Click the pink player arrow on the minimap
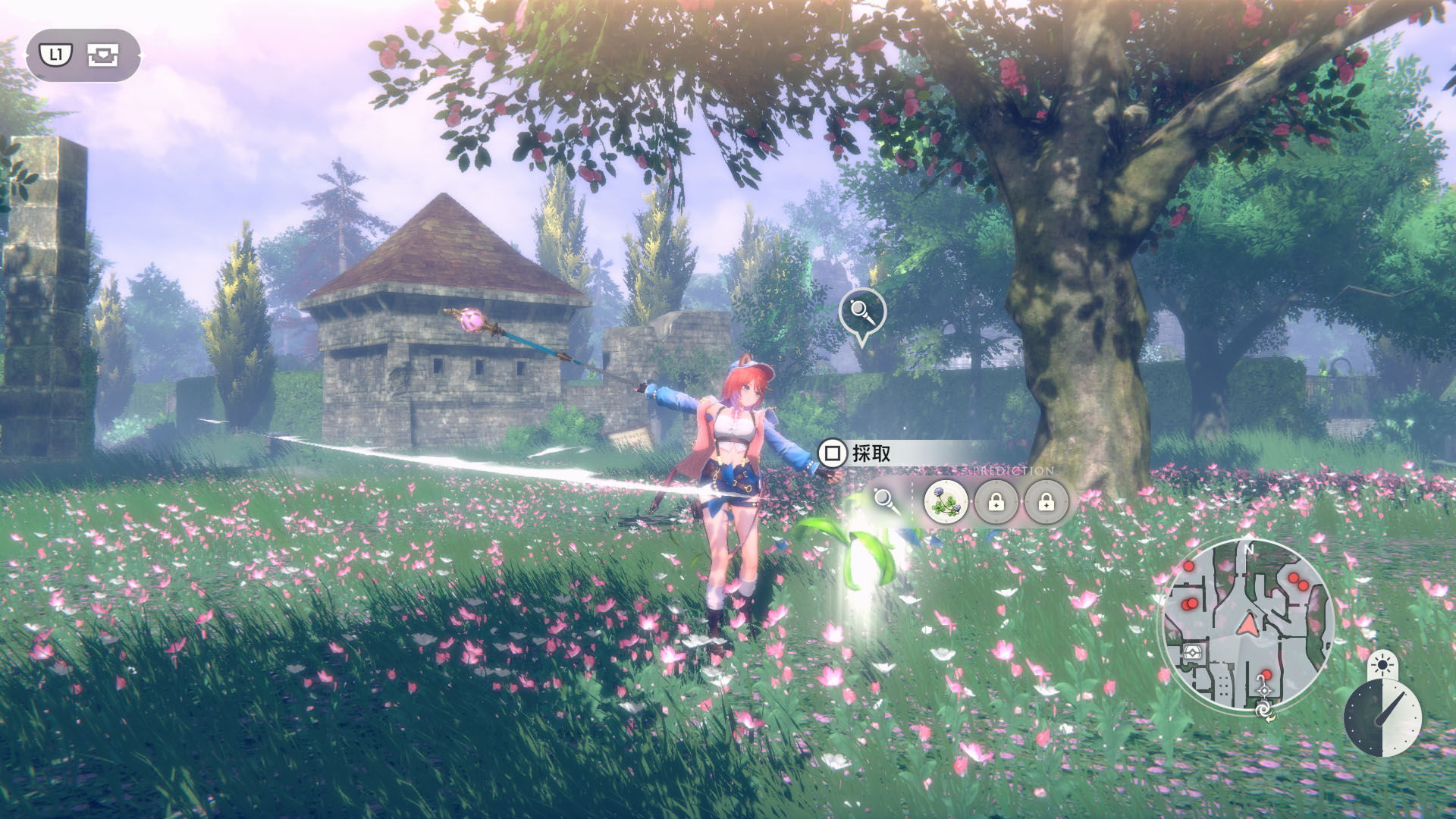This screenshot has height=819, width=1456. pos(1246,624)
